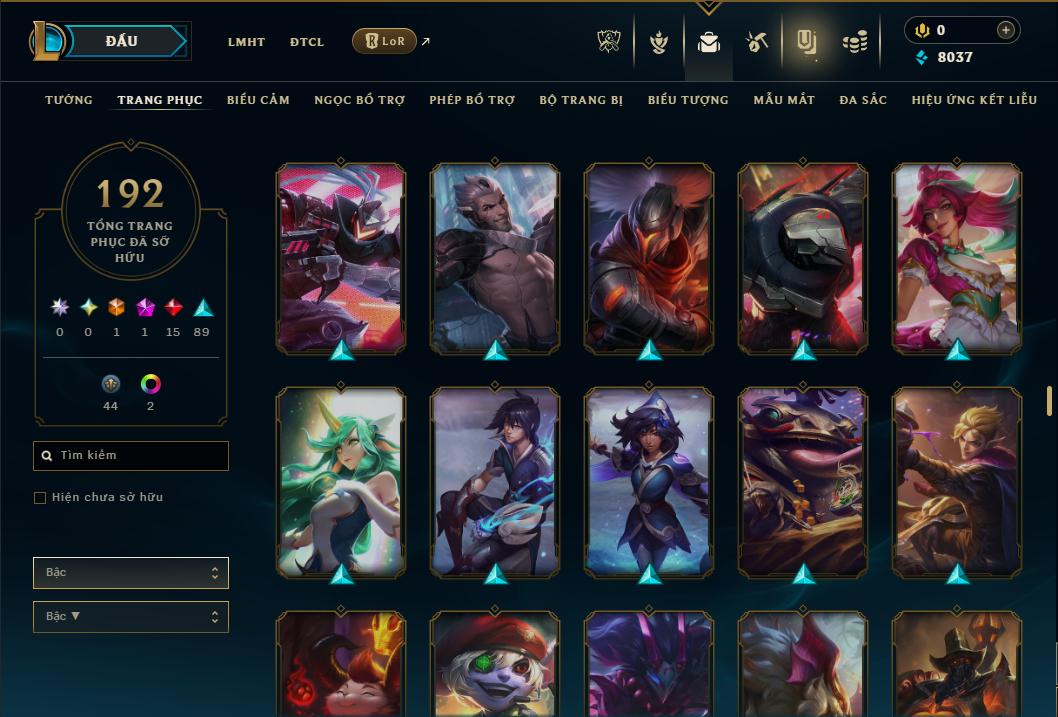1058x717 pixels.
Task: Open the store coins icon
Action: [854, 42]
